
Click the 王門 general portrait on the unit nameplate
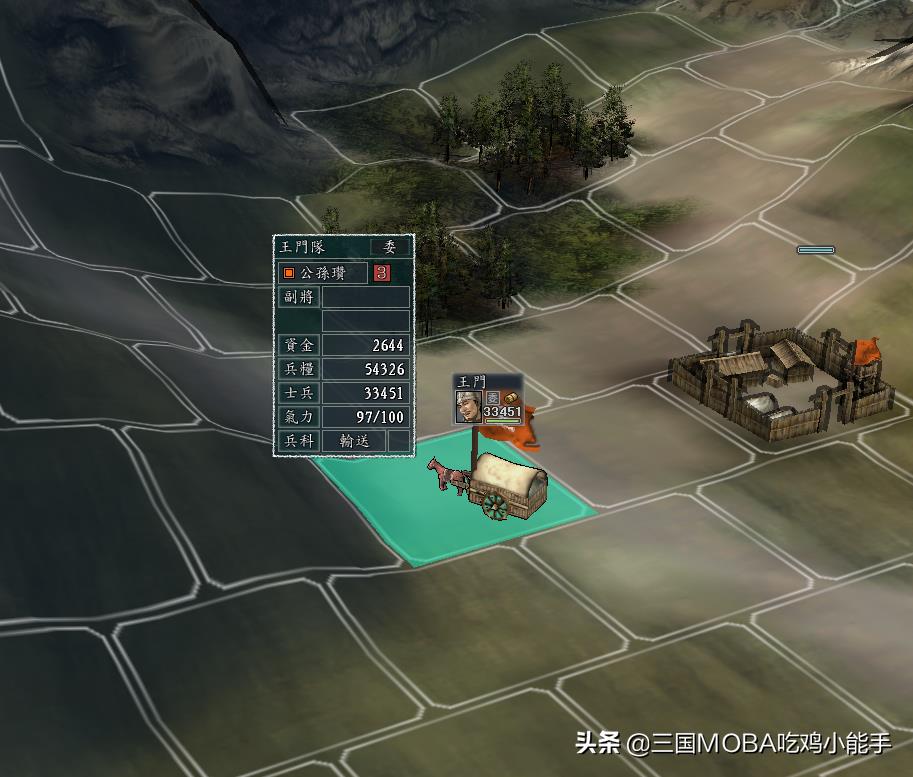pyautogui.click(x=468, y=406)
